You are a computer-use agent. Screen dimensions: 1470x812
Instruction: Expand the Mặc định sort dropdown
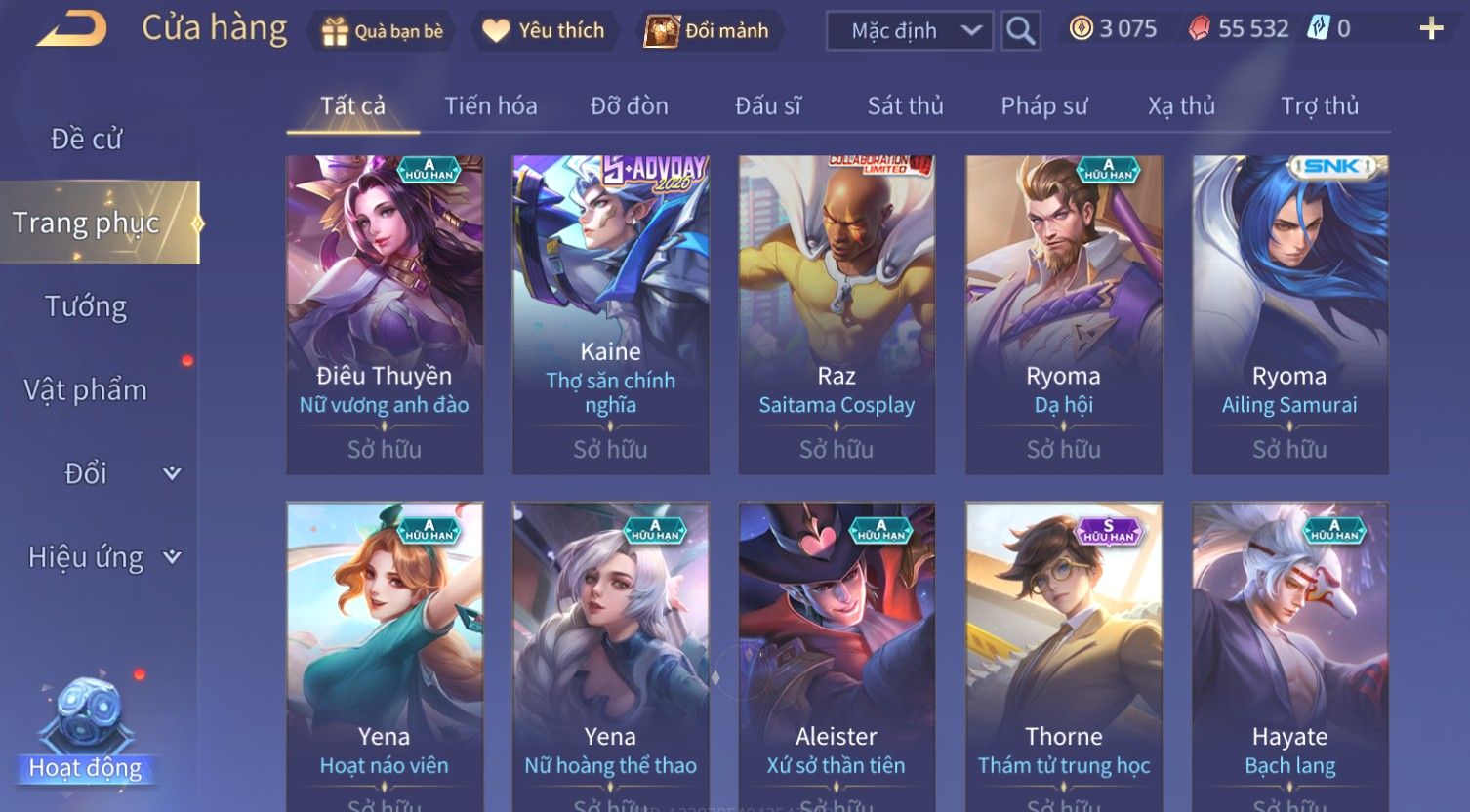click(x=909, y=31)
